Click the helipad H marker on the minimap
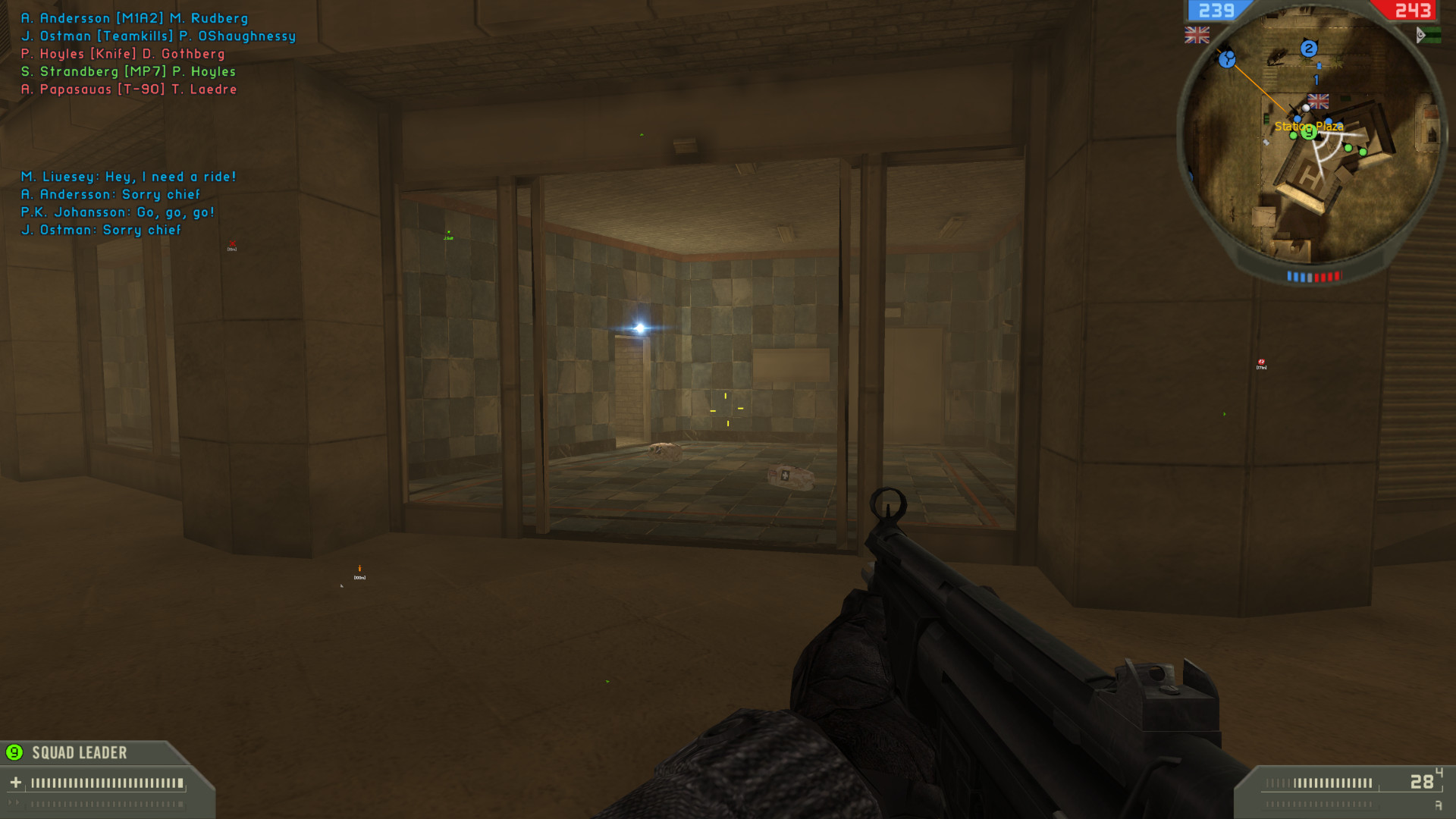Viewport: 1456px width, 819px height. click(x=1310, y=176)
